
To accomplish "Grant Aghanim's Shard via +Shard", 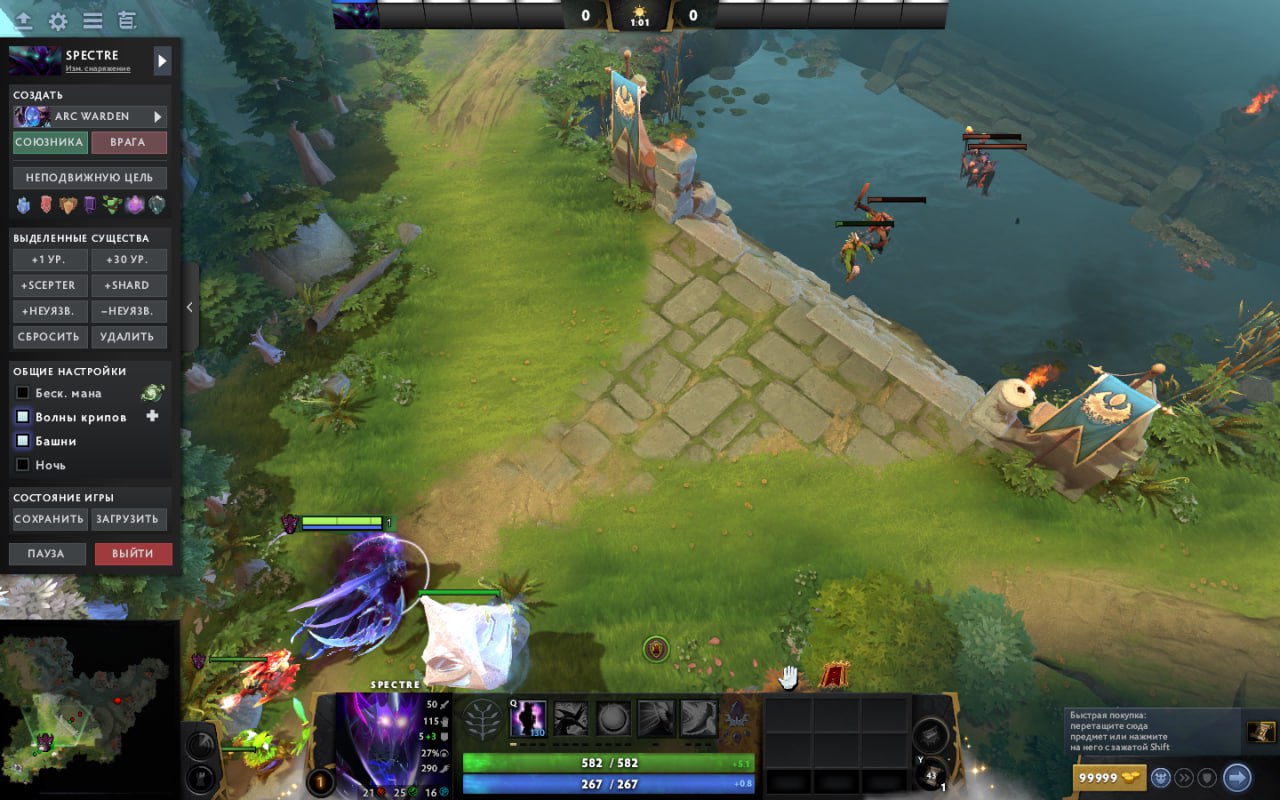I will click(129, 285).
